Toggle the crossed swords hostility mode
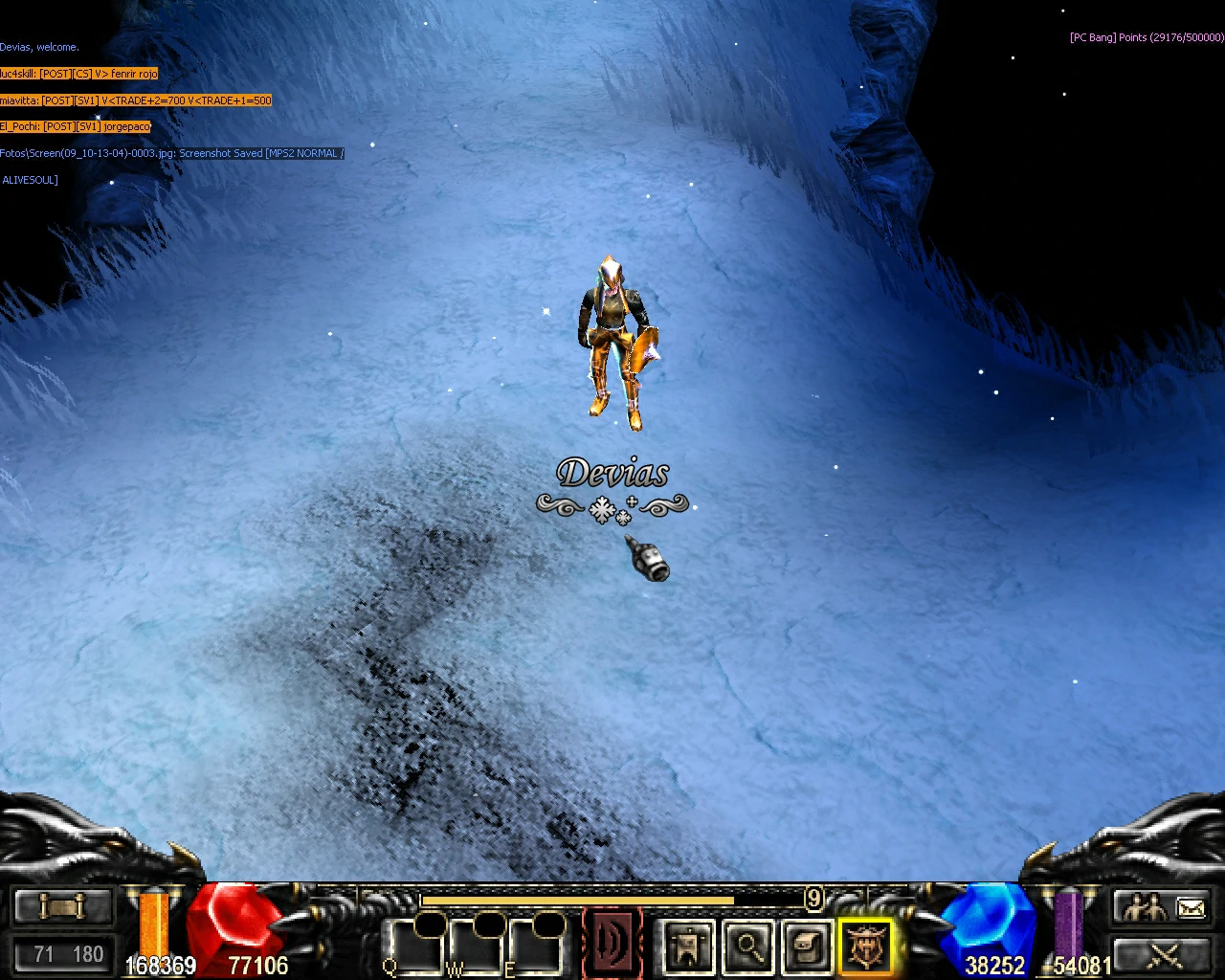 (1164, 956)
